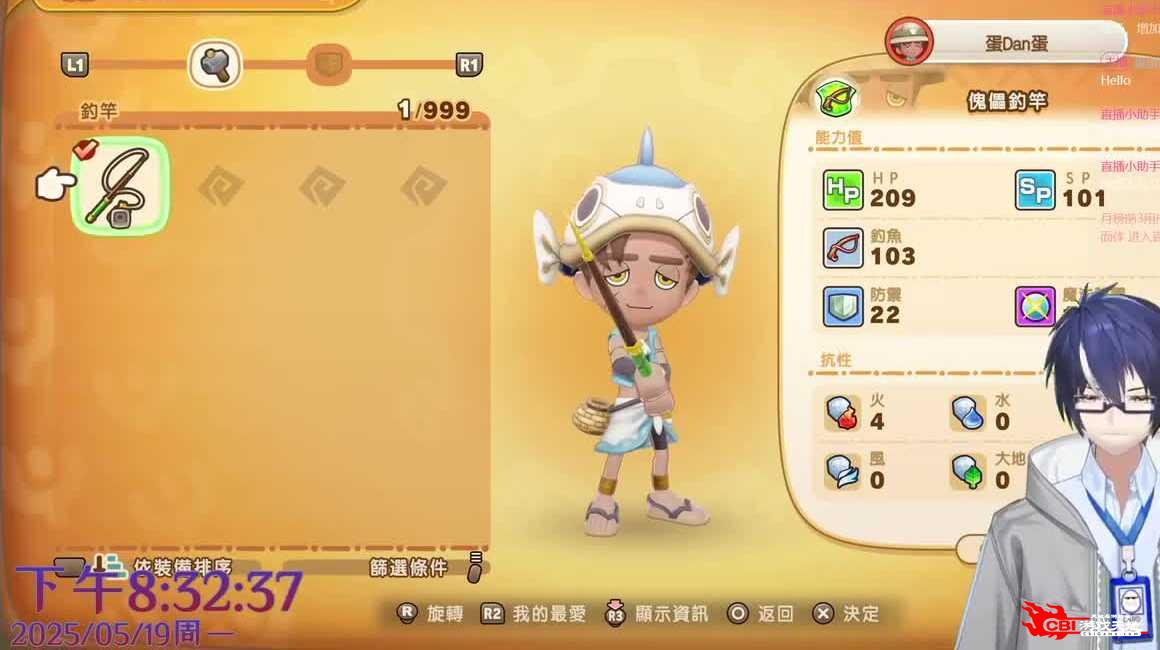The width and height of the screenshot is (1160, 650).
Task: Switch to the shield armor tab
Action: click(328, 65)
